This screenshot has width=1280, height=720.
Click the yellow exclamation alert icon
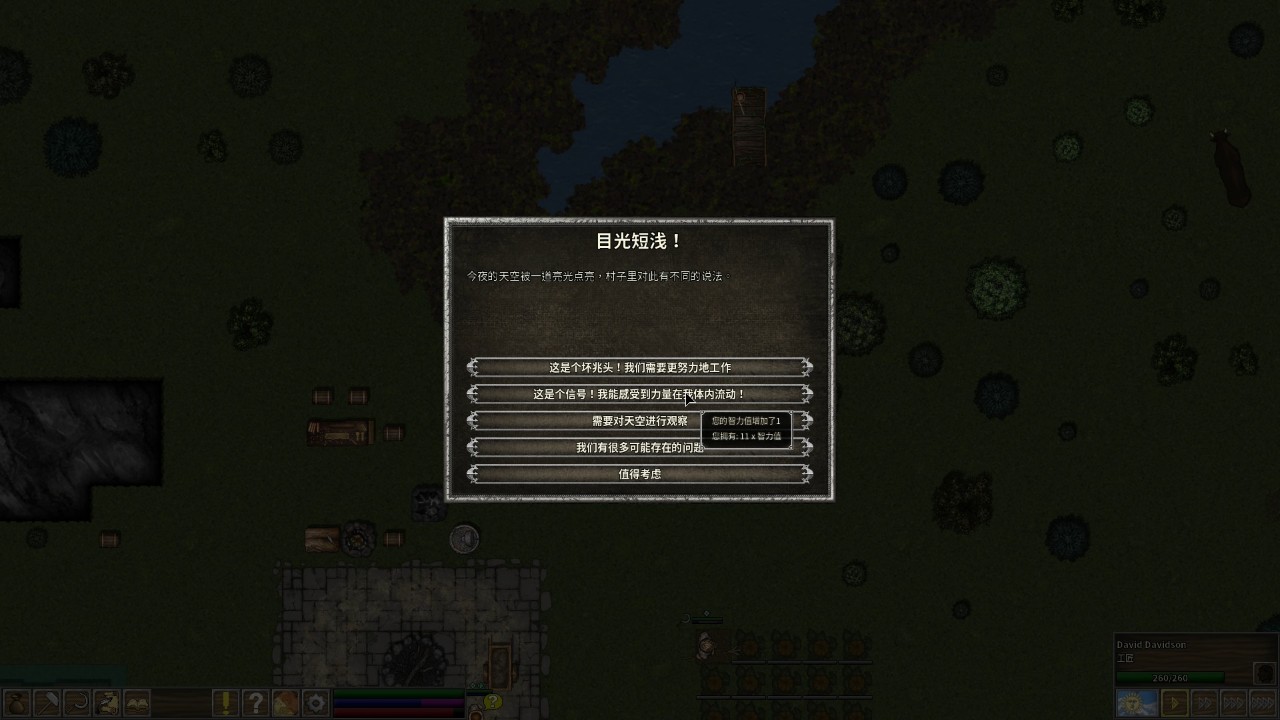point(225,705)
